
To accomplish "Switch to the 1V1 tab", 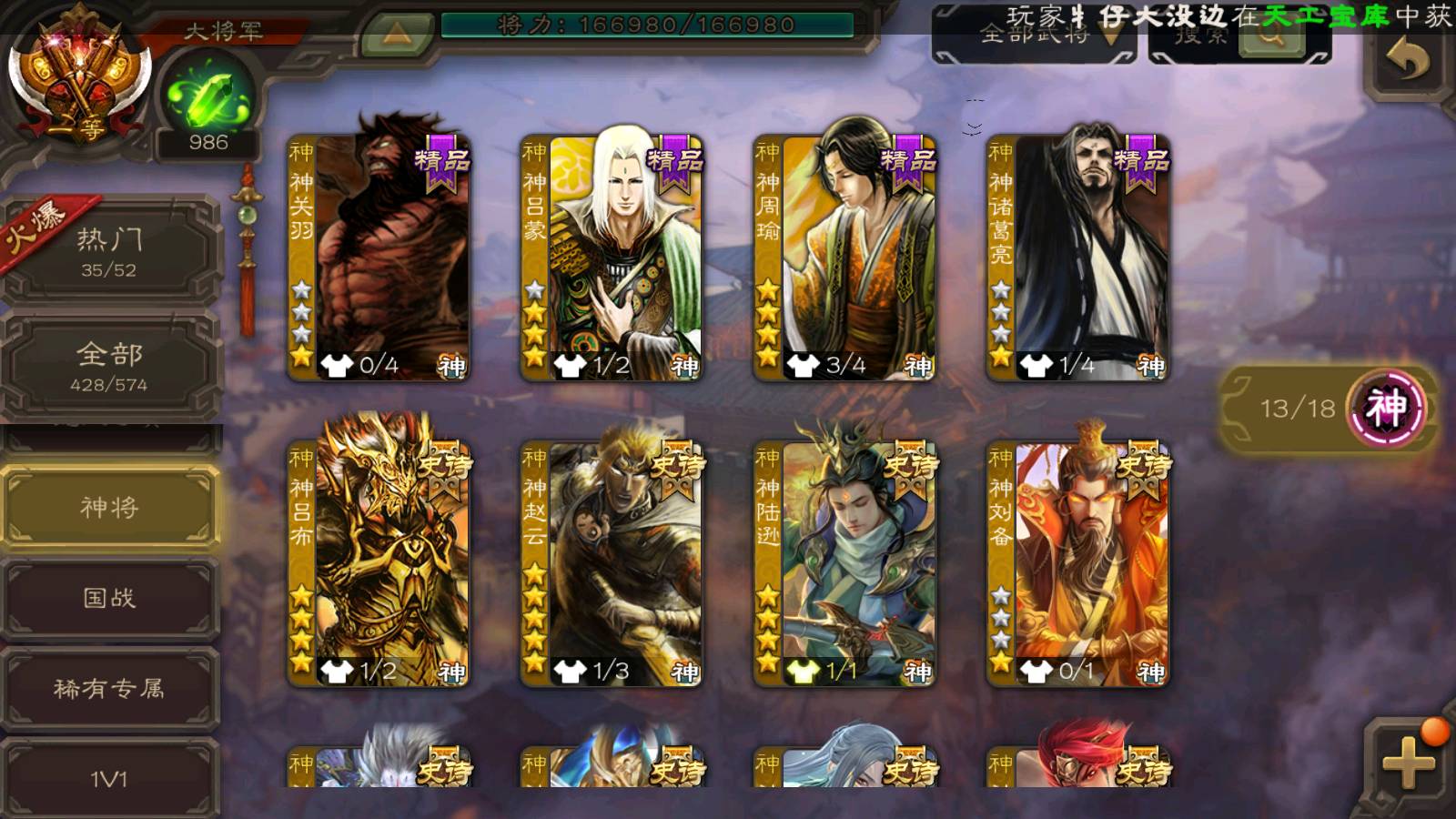I will pos(109,778).
